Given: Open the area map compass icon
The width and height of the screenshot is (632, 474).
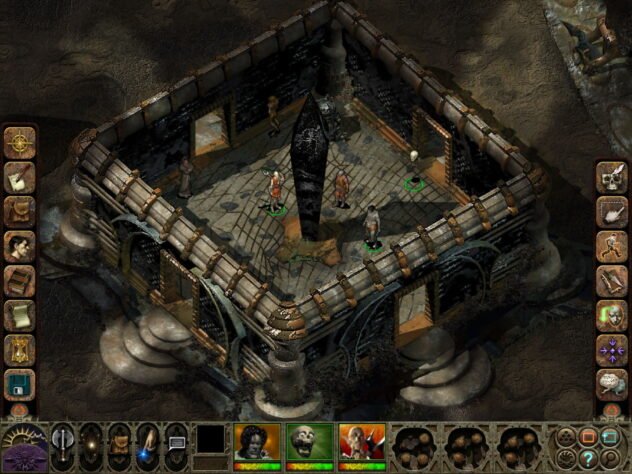Looking at the screenshot, I should point(20,141).
